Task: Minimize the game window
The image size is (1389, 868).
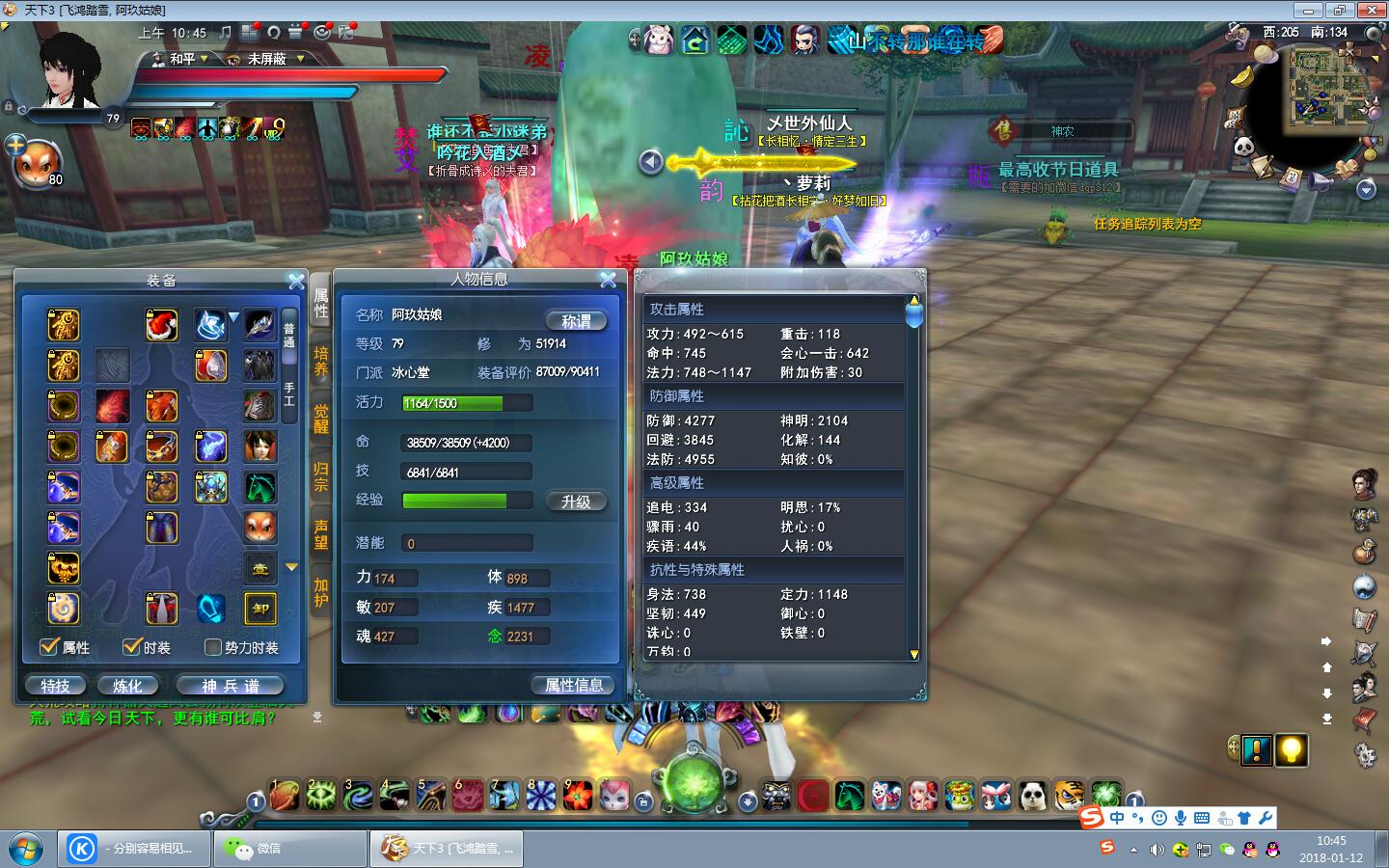Action: point(1309,11)
